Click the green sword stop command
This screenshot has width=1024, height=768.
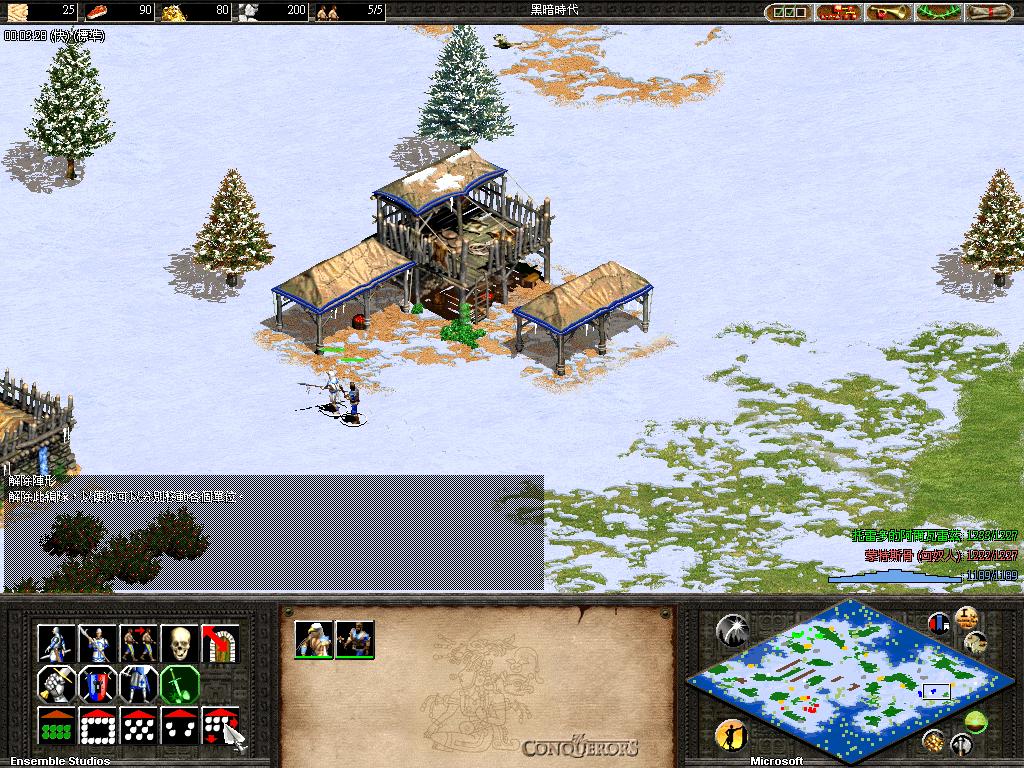(x=180, y=685)
